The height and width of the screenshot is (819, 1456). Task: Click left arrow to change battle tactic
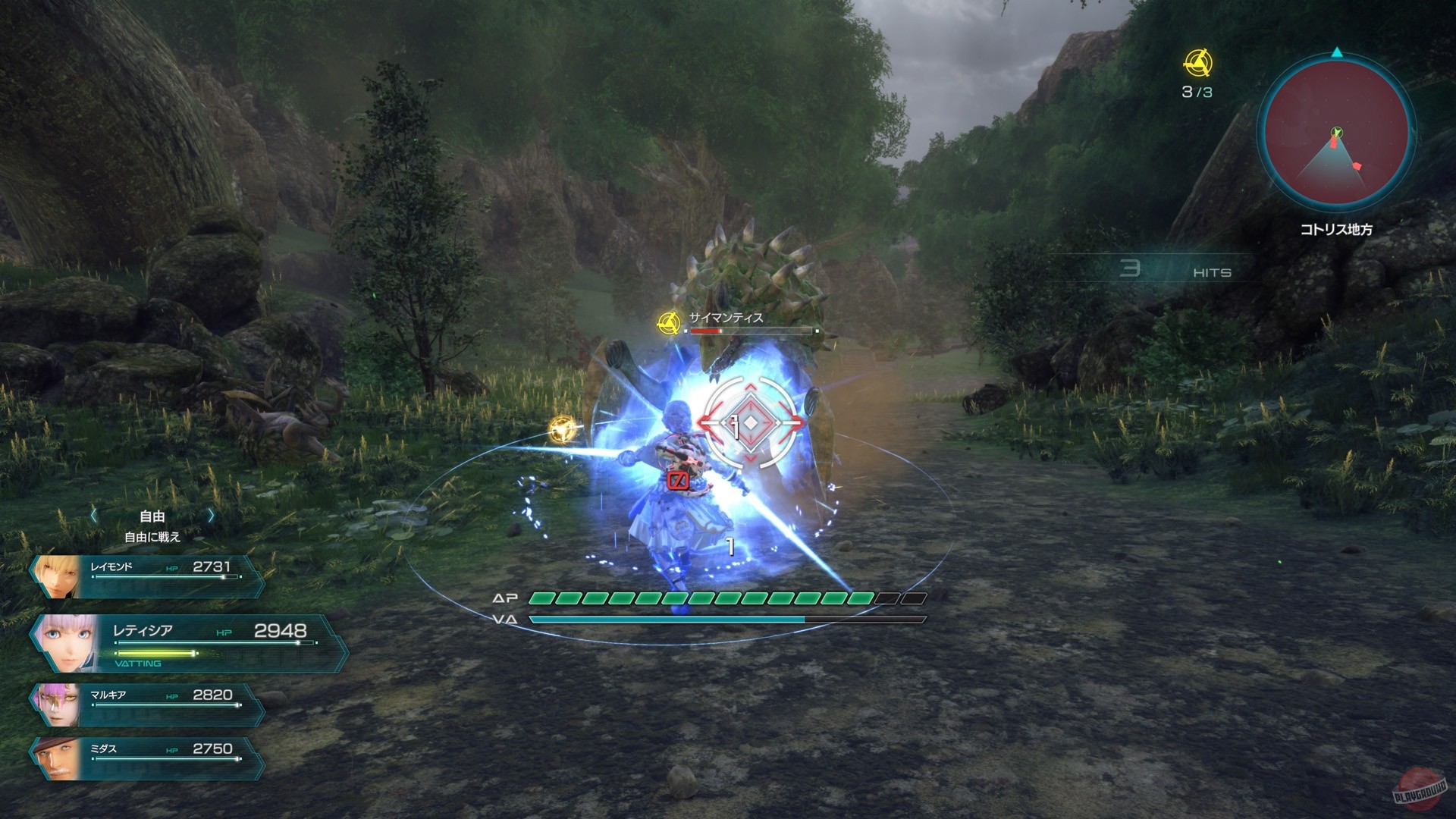93,514
